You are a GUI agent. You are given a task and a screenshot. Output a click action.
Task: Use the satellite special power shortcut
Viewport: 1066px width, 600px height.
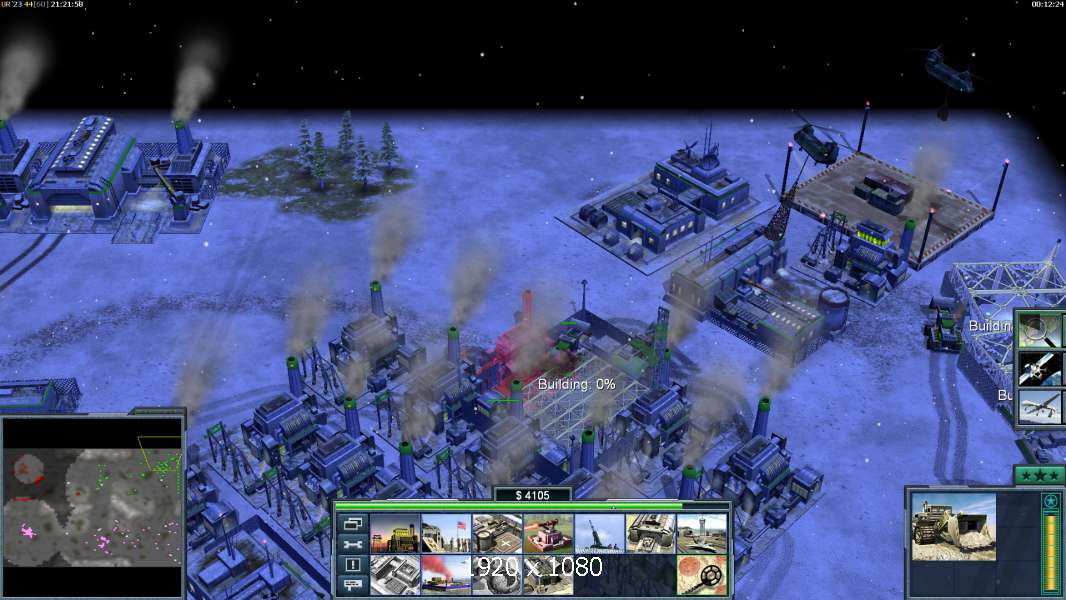[x=1042, y=369]
